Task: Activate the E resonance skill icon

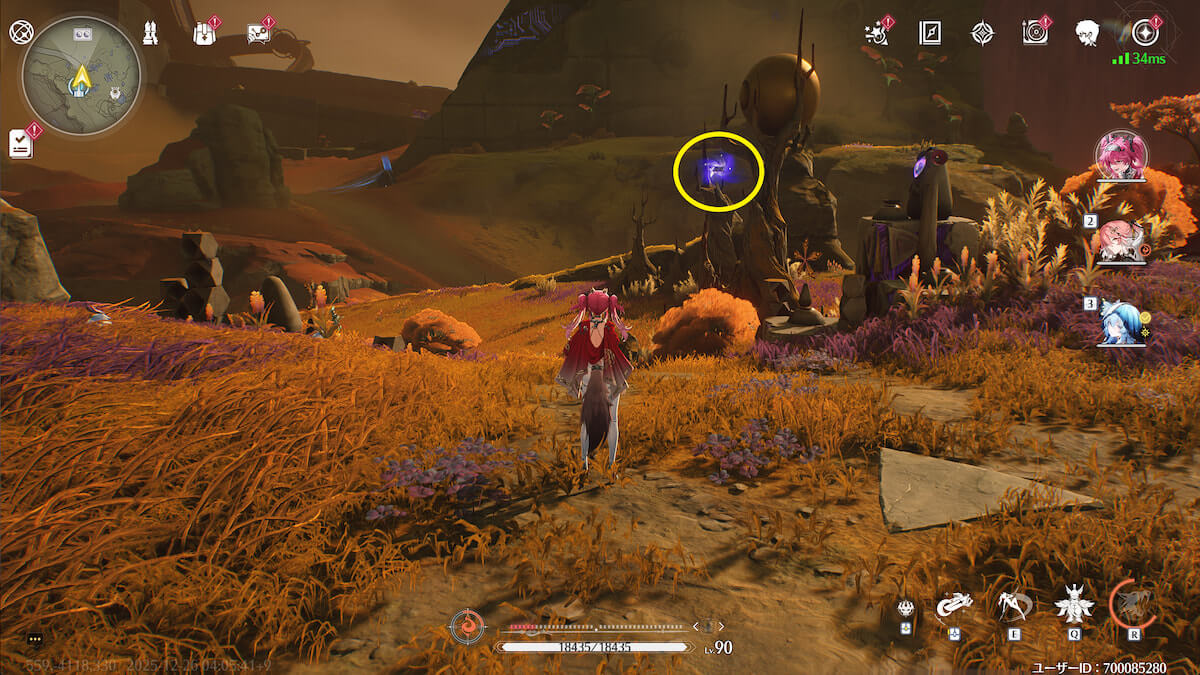Action: coord(1014,603)
